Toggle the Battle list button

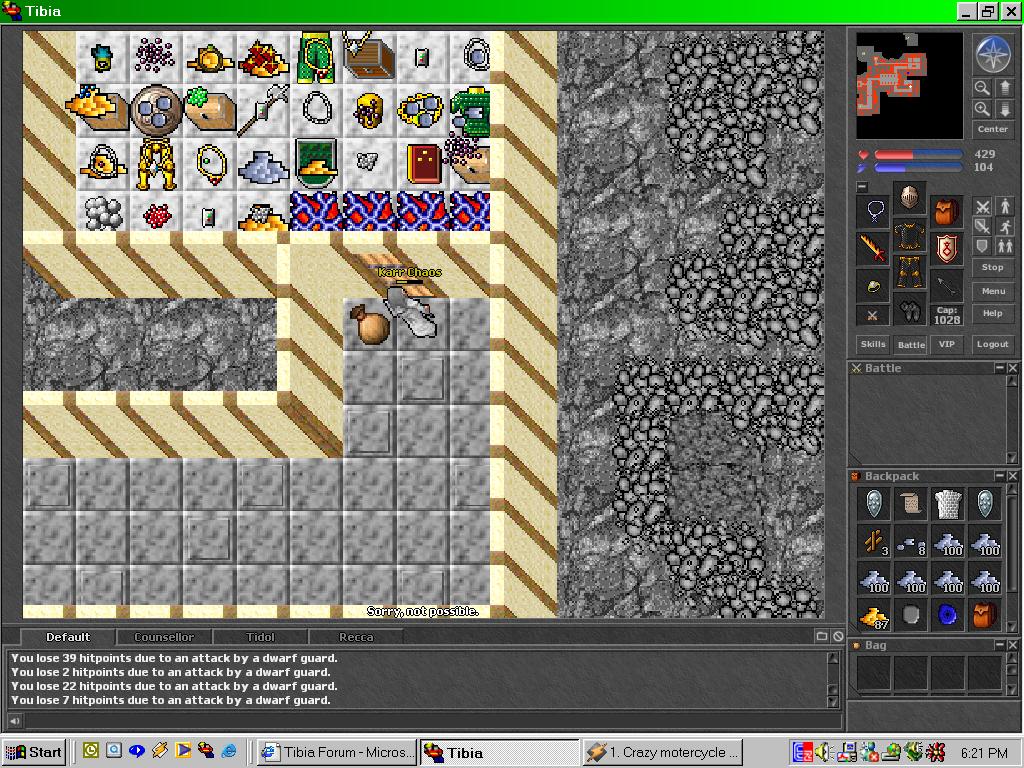click(910, 344)
